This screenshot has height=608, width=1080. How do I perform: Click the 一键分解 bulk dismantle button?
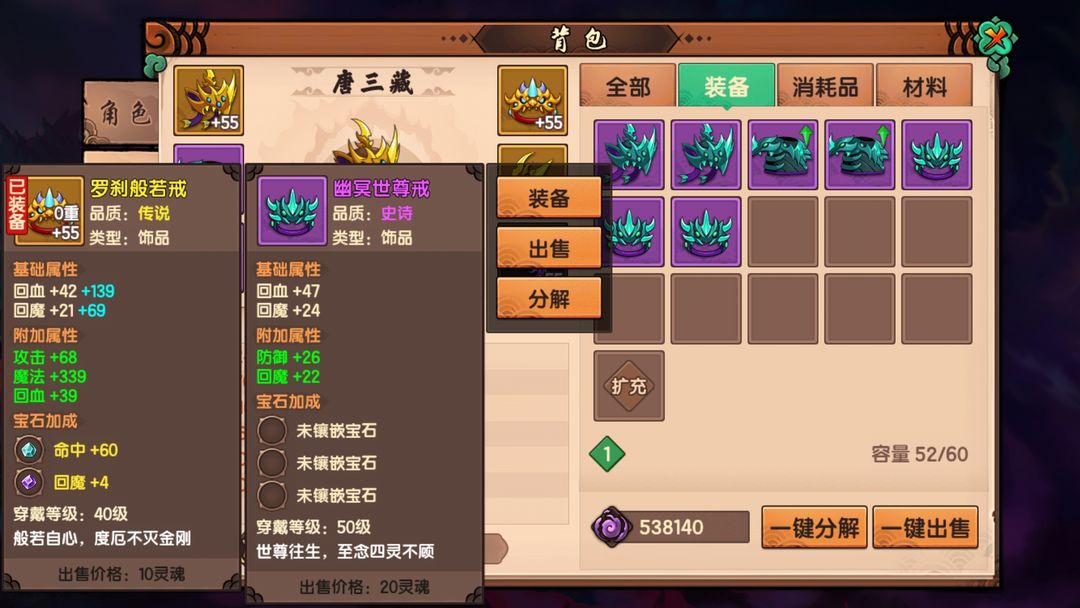814,528
